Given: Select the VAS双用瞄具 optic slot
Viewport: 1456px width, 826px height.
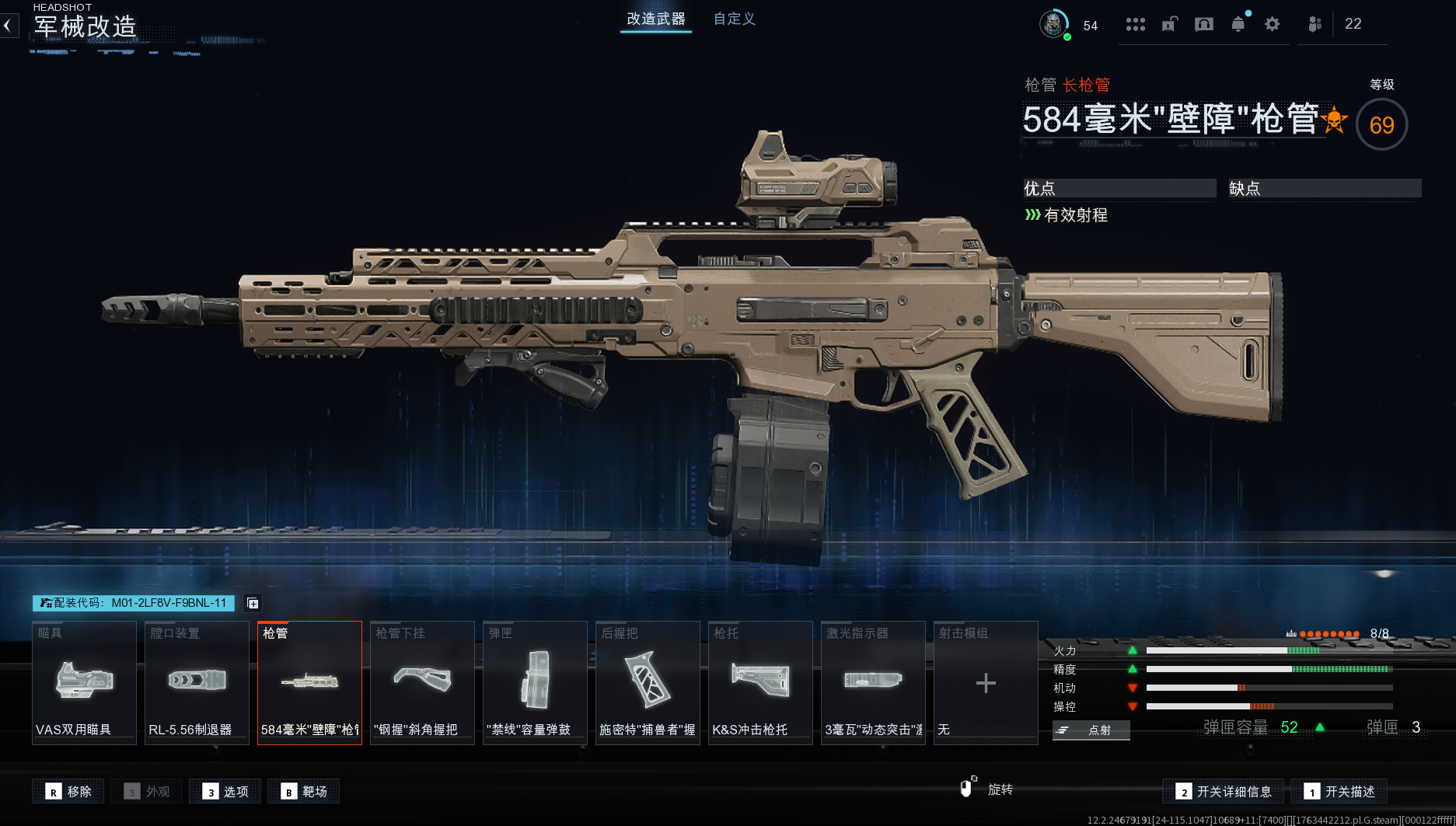Looking at the screenshot, I should click(84, 682).
